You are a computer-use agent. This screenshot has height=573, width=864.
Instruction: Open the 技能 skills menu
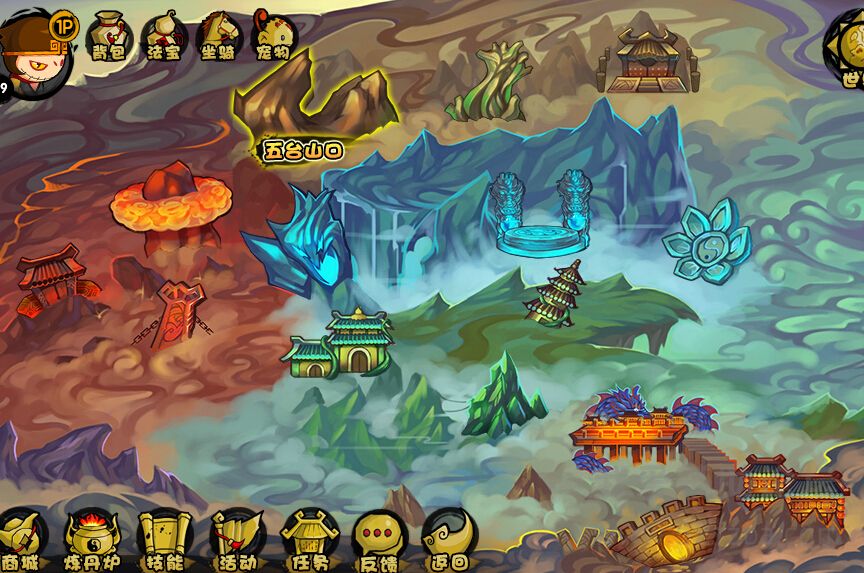click(x=163, y=540)
